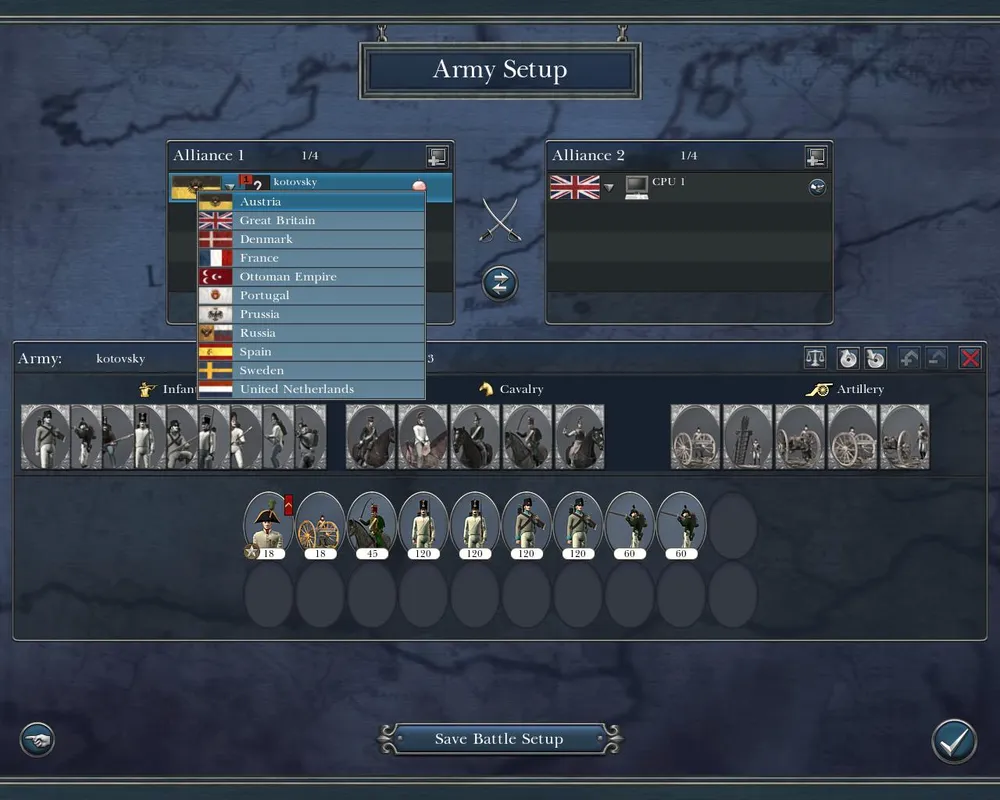Open the CPU 1 faction flag dropdown
The height and width of the screenshot is (800, 1000).
pyautogui.click(x=608, y=187)
